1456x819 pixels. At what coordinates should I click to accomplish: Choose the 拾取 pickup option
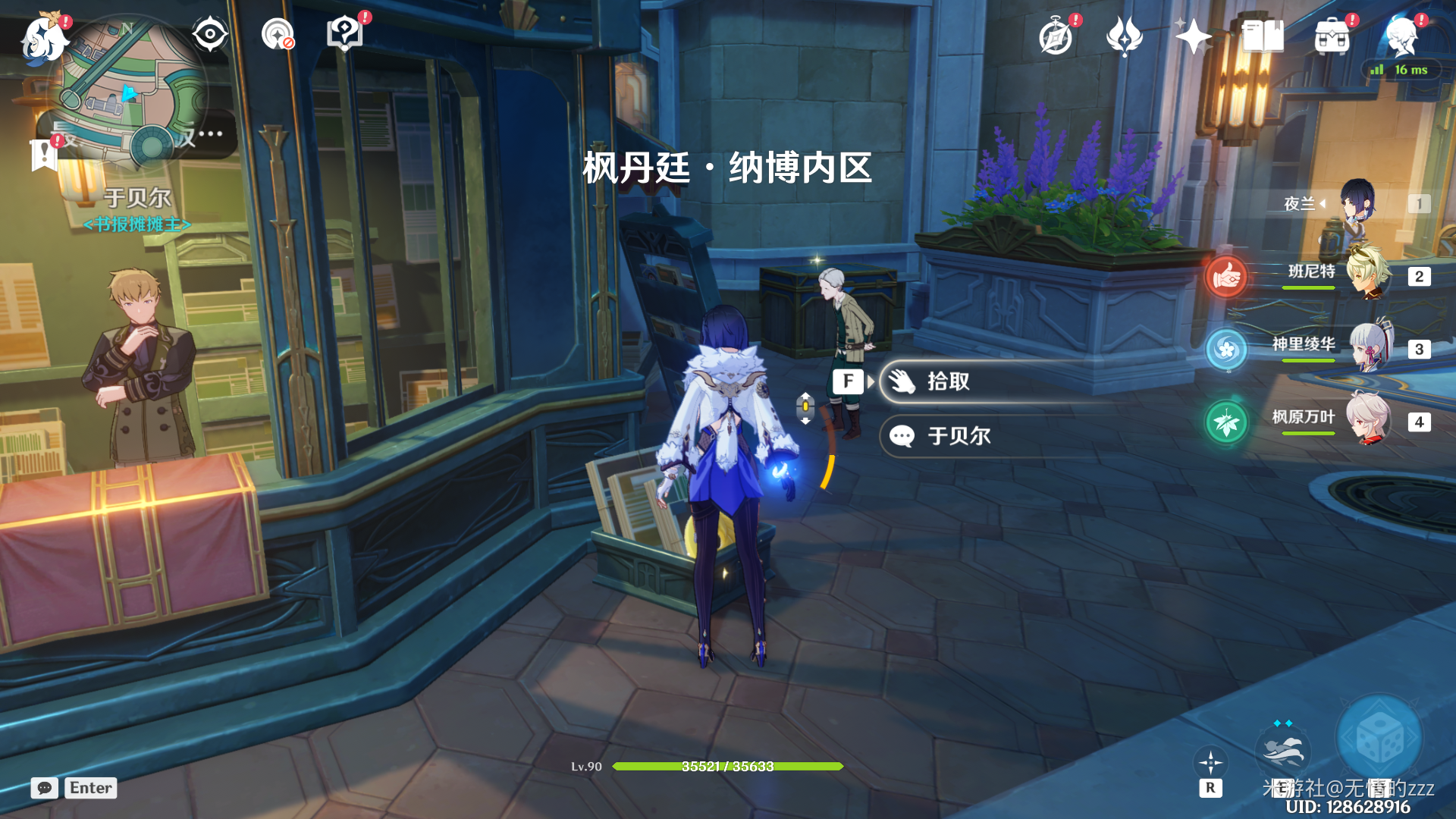pyautogui.click(x=948, y=381)
